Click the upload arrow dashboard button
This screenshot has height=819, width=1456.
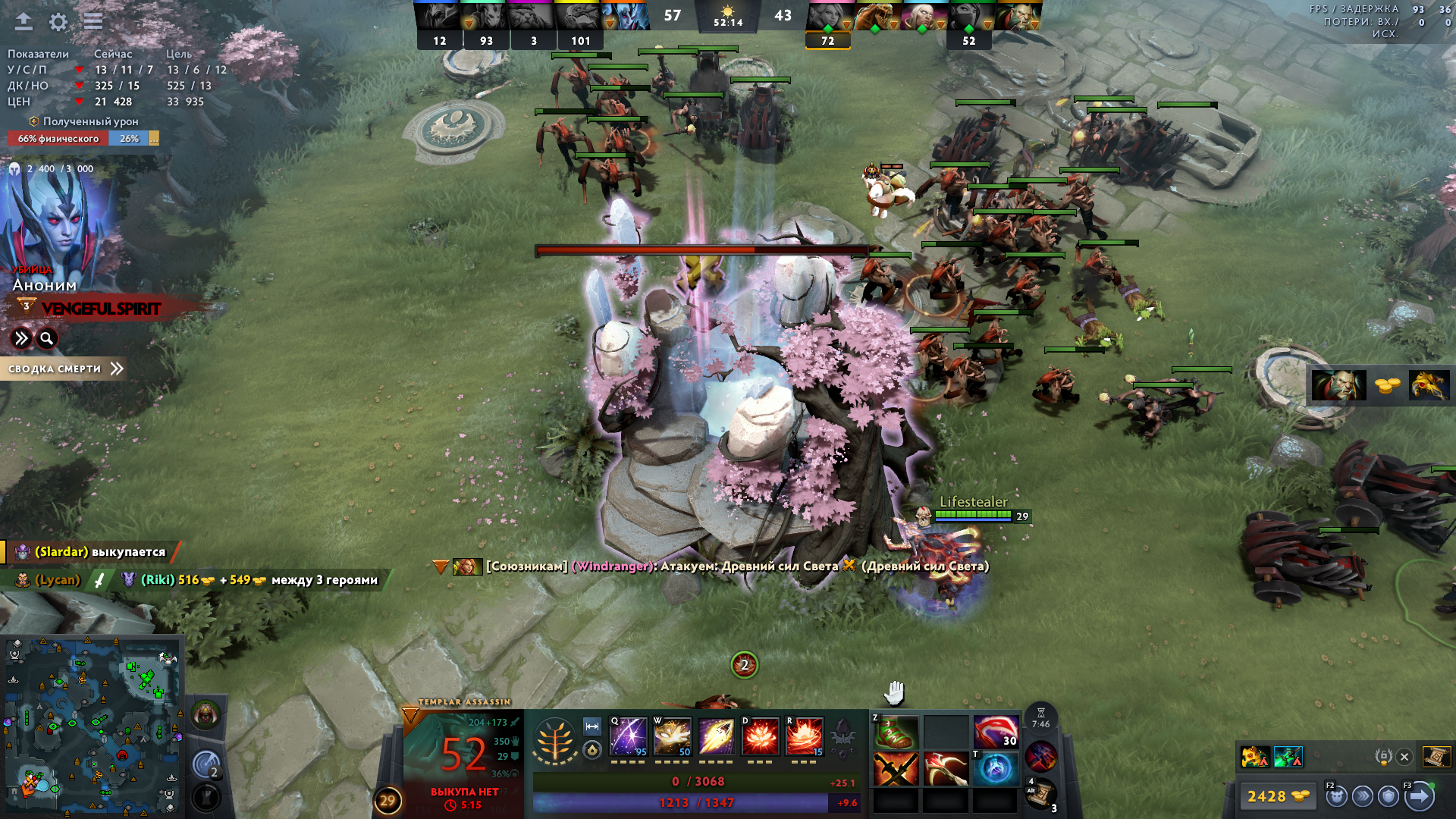pyautogui.click(x=24, y=21)
